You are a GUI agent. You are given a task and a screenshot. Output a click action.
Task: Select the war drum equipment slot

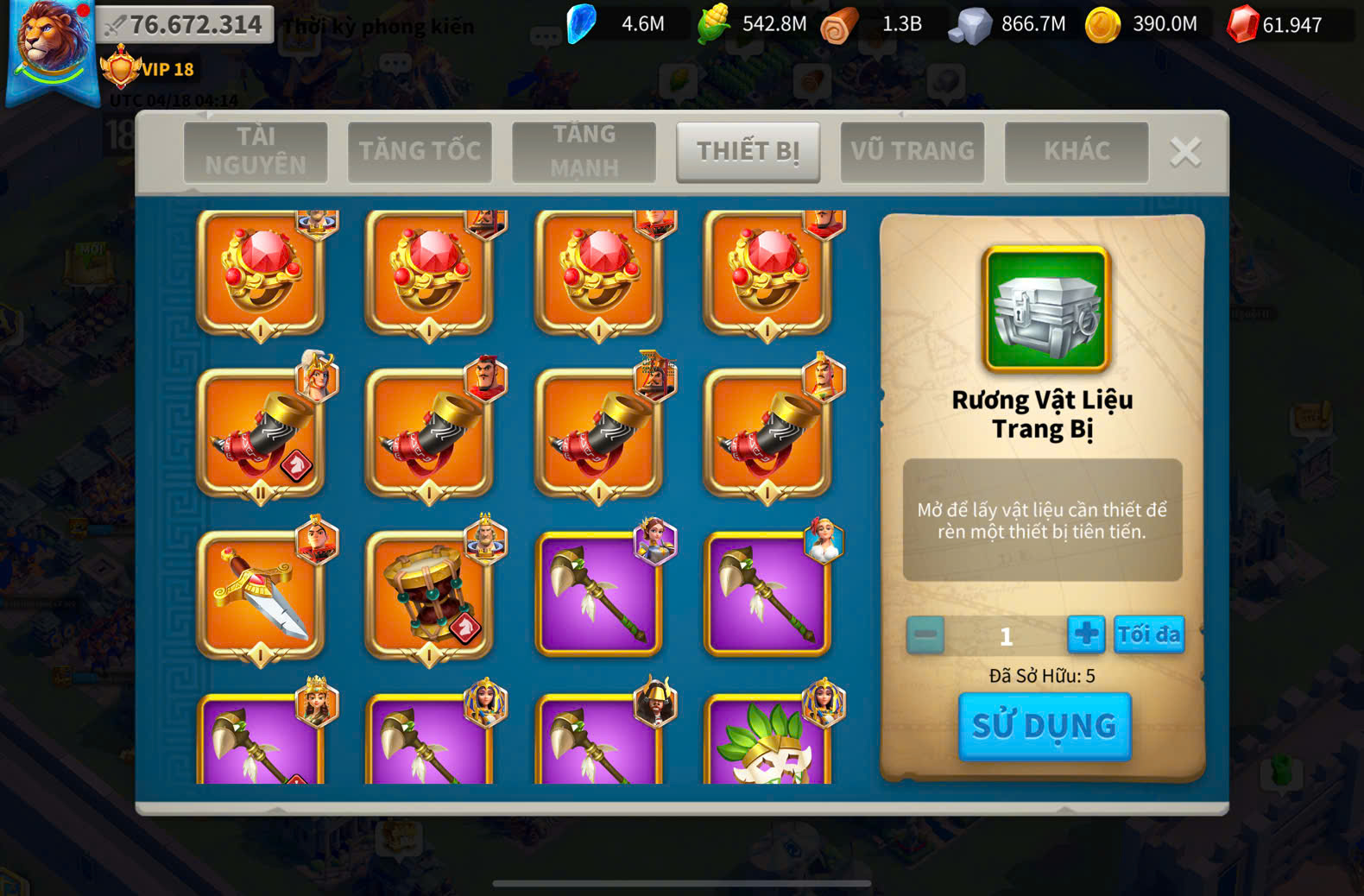tap(429, 594)
